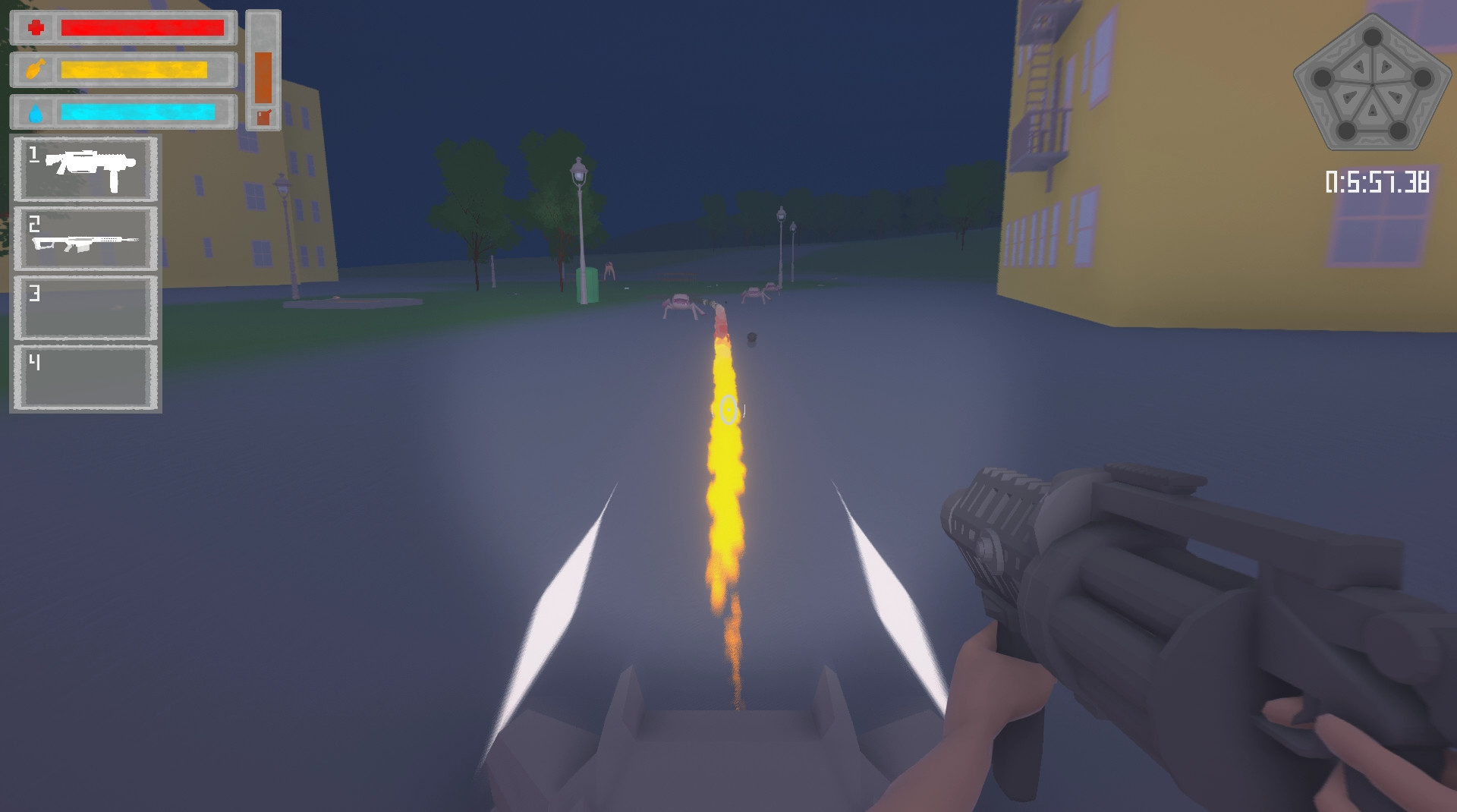Screen dimensions: 1457x812
Task: Click the crosshair in the screen center
Action: click(728, 411)
